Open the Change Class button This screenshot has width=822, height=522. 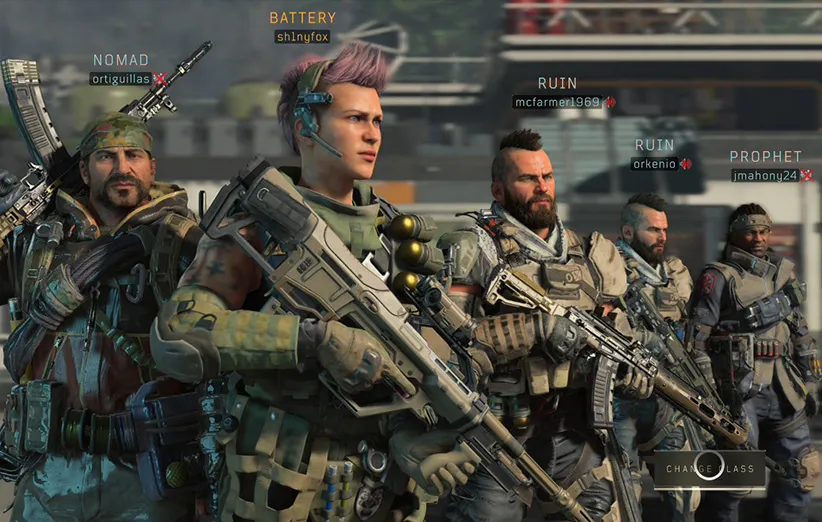(x=710, y=468)
